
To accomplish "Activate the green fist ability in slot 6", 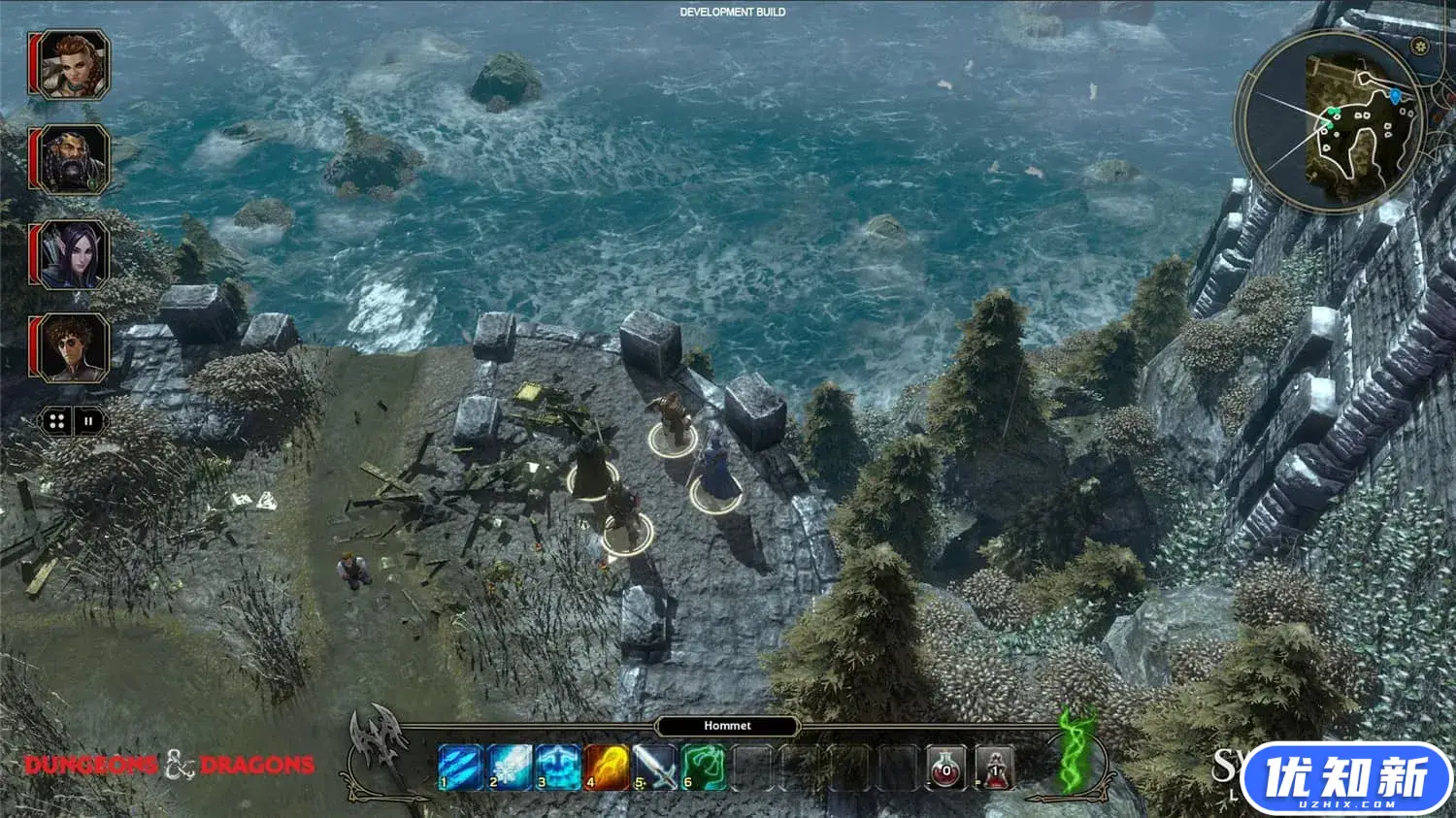I will (x=703, y=768).
